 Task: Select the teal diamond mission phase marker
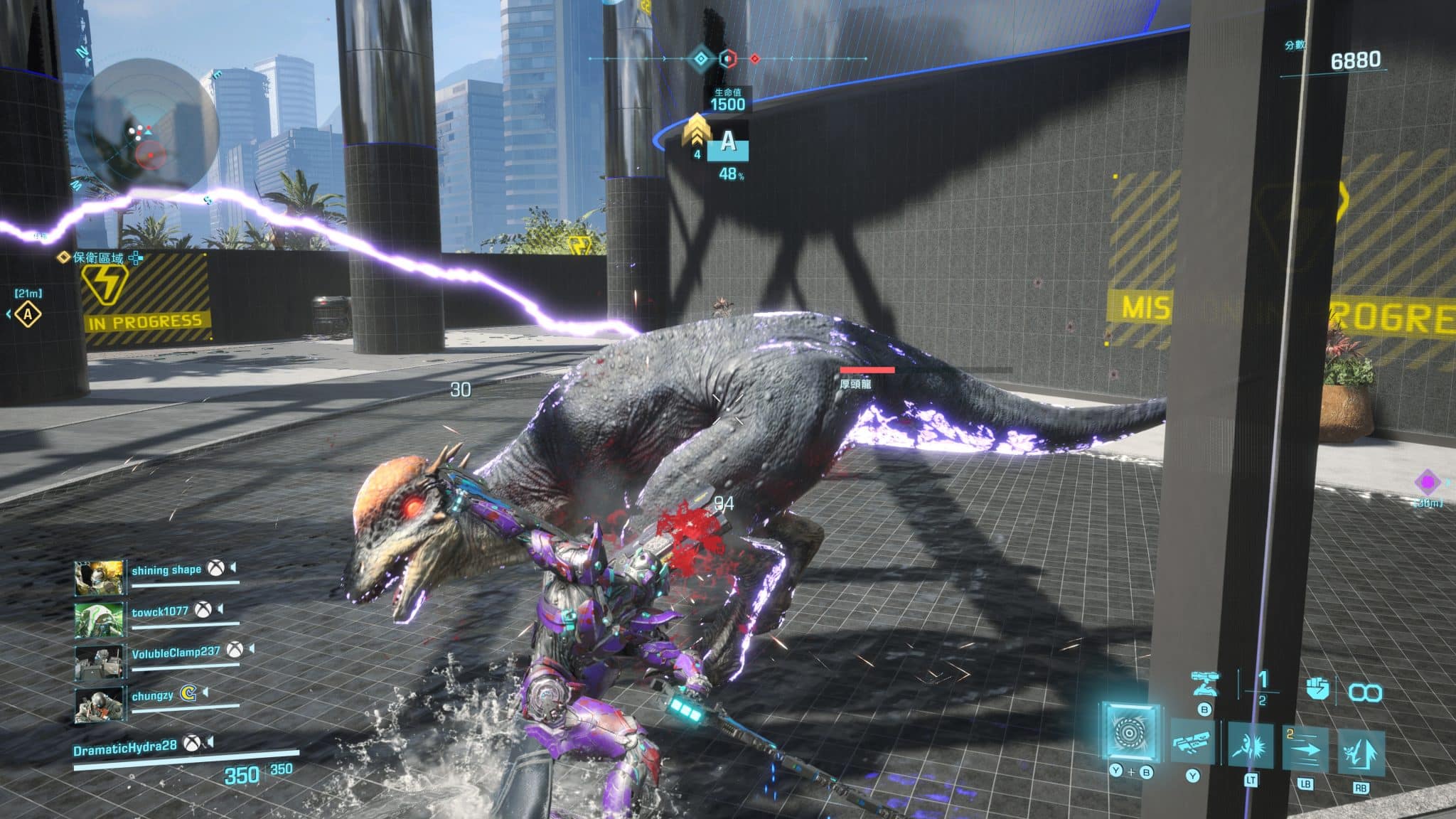pos(701,58)
